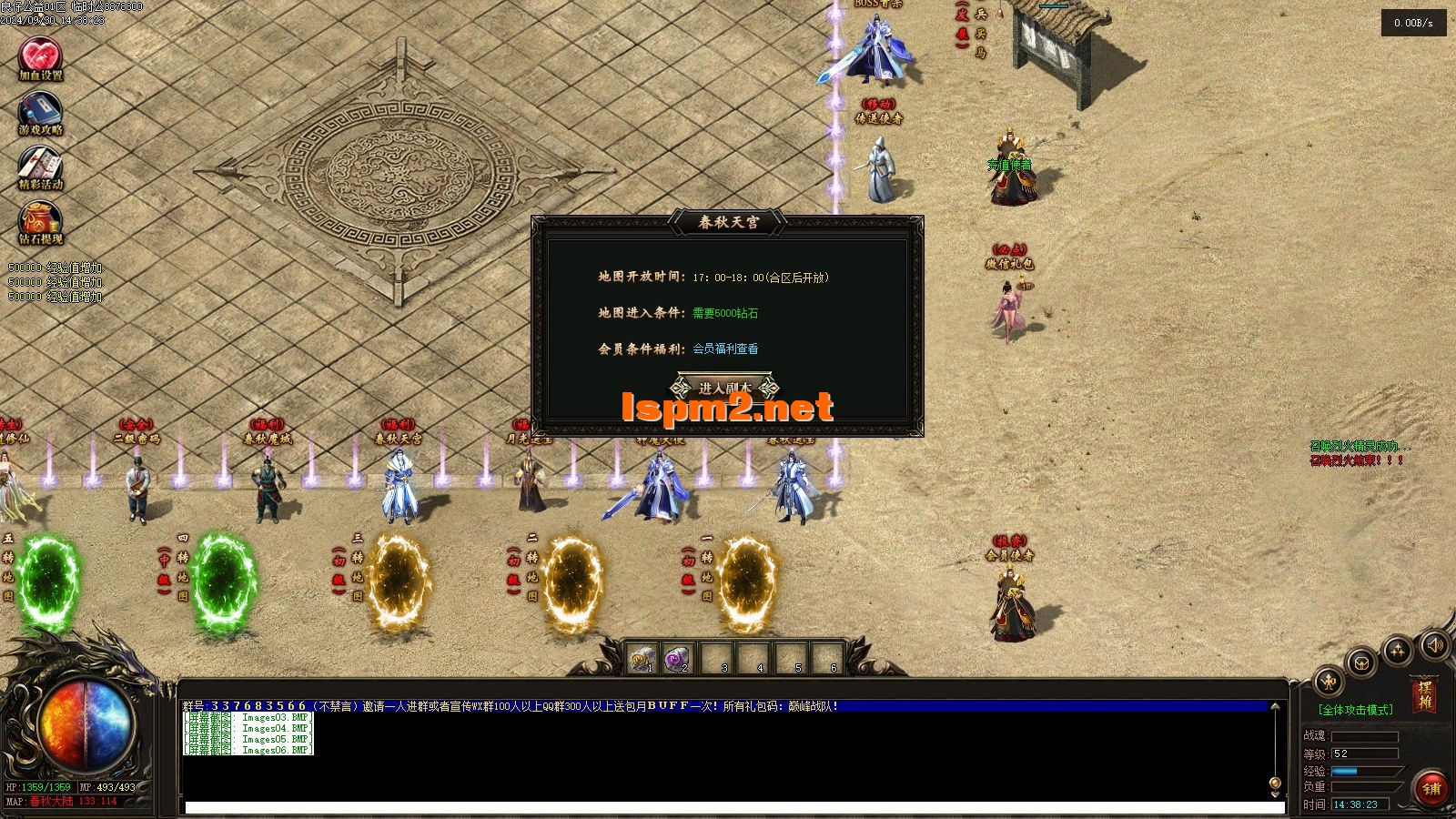Viewport: 1456px width, 819px height.
Task: Open the round red 铺 shop button
Action: pos(1431,788)
